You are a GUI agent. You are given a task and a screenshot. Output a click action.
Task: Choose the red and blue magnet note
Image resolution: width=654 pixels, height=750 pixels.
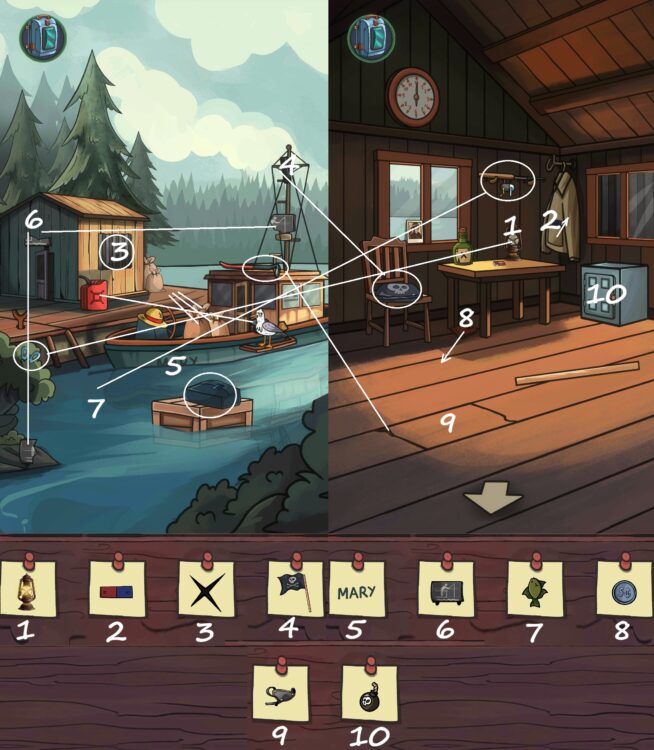pos(117,589)
